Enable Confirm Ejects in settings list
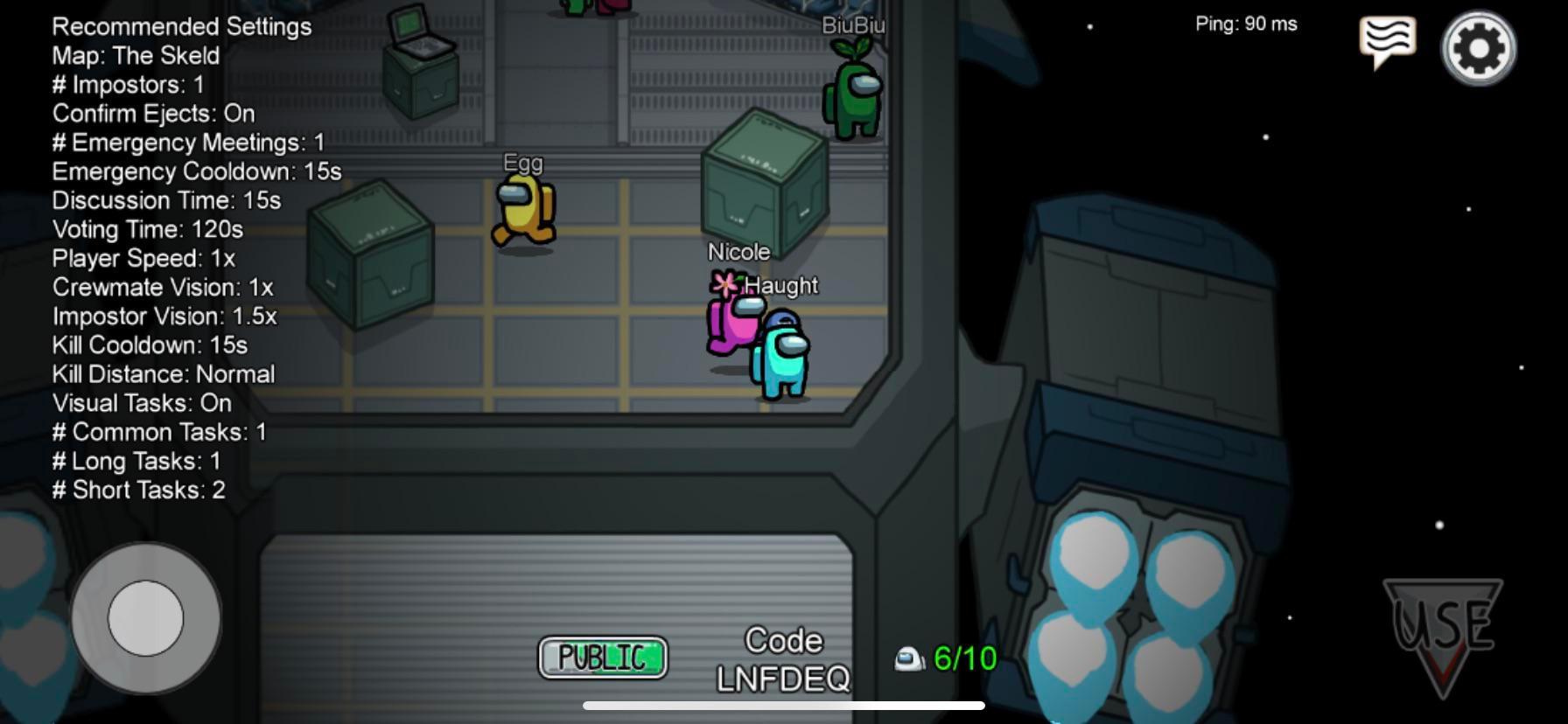 [x=152, y=114]
